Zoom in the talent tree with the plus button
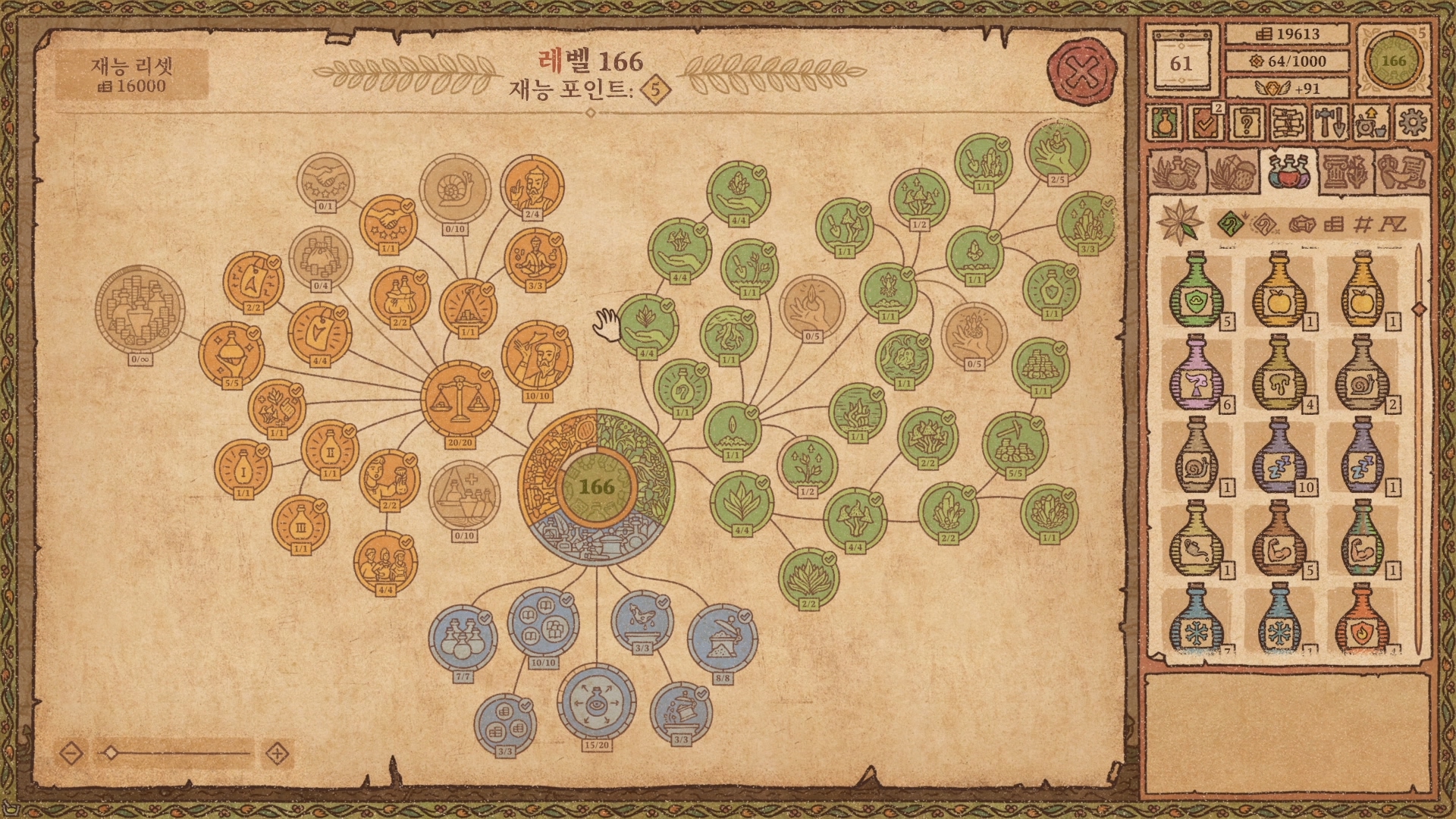This screenshot has width=1456, height=819. (278, 754)
